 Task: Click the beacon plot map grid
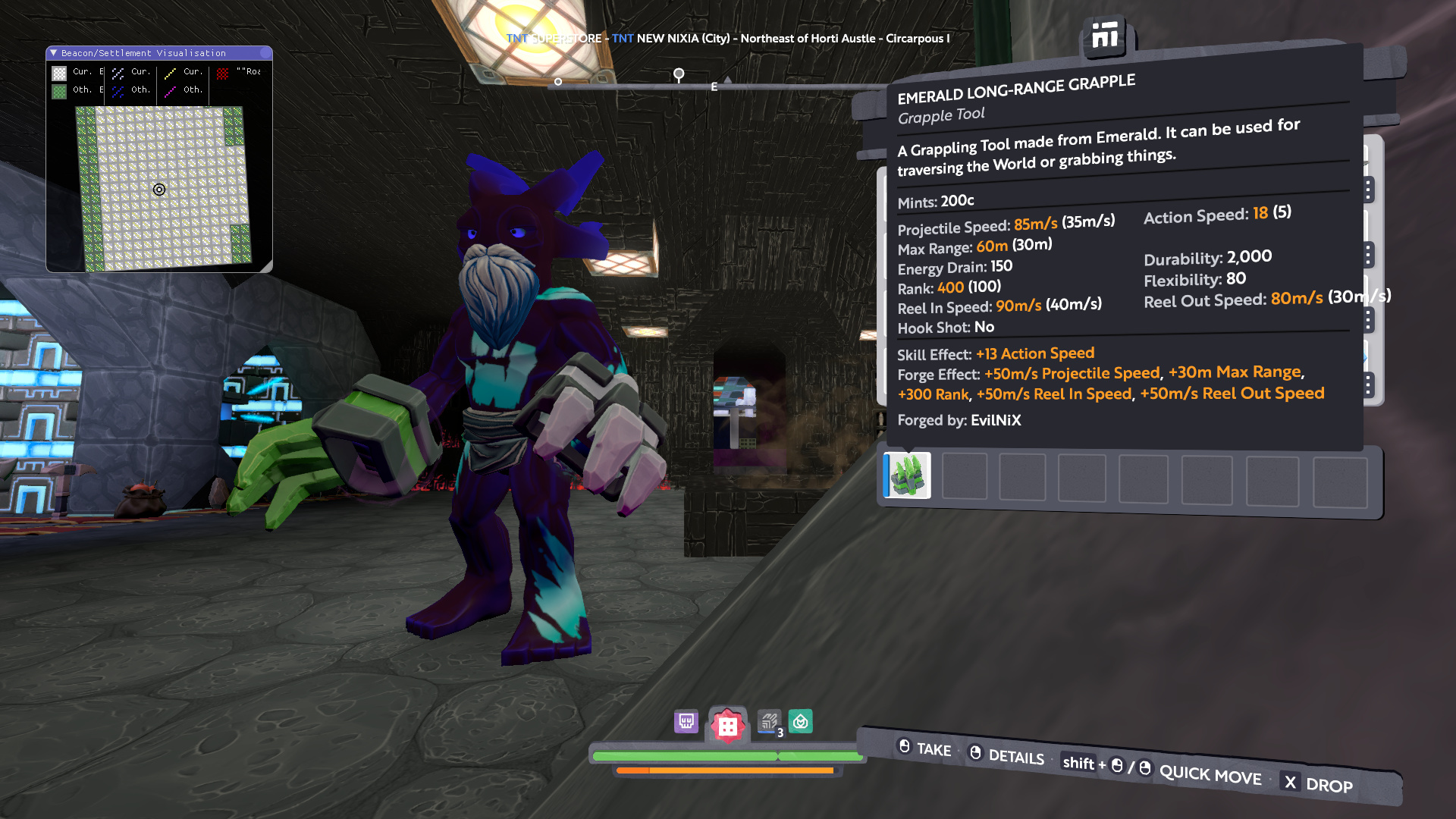(x=163, y=188)
